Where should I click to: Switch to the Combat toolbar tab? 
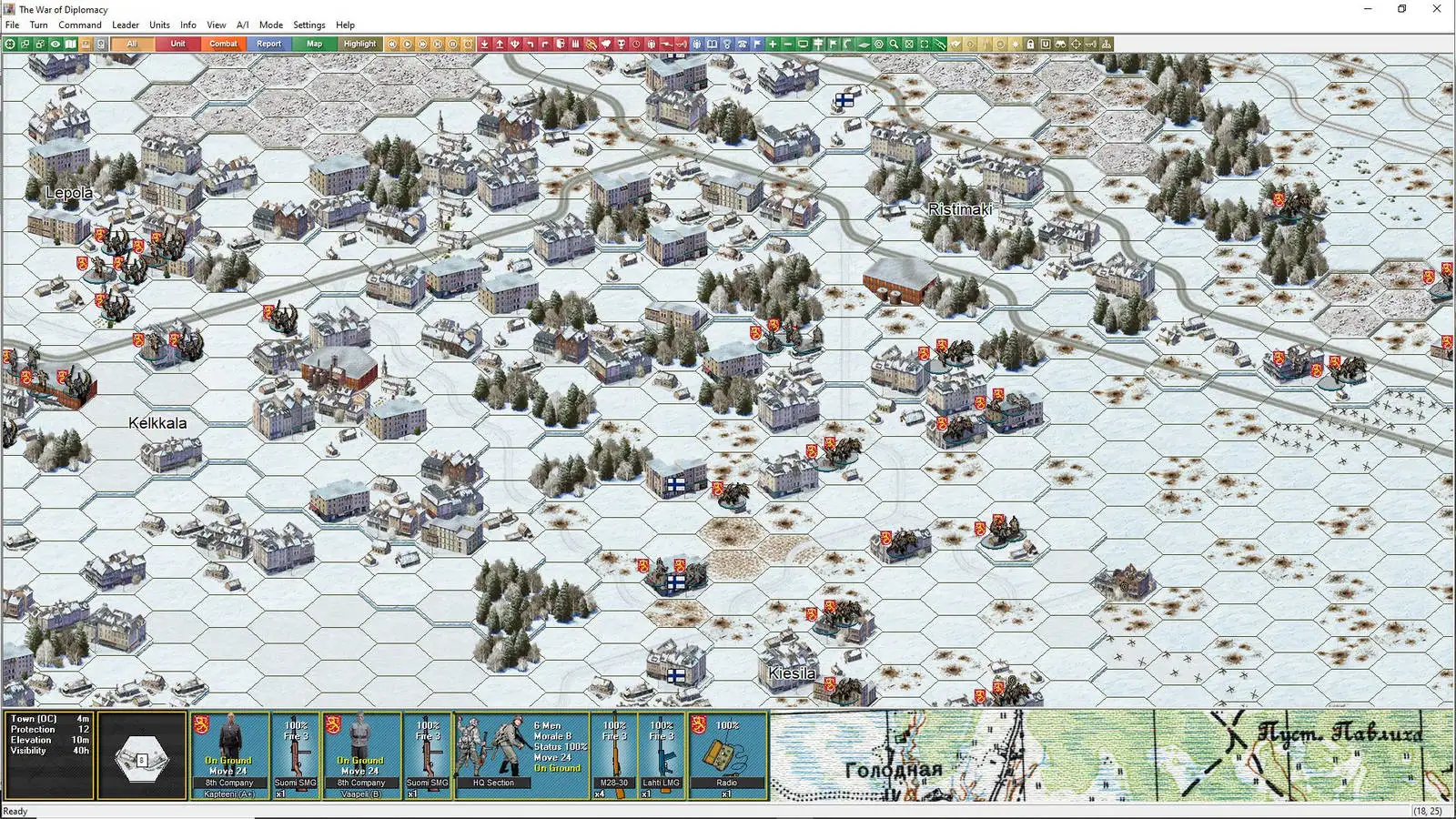tap(223, 43)
